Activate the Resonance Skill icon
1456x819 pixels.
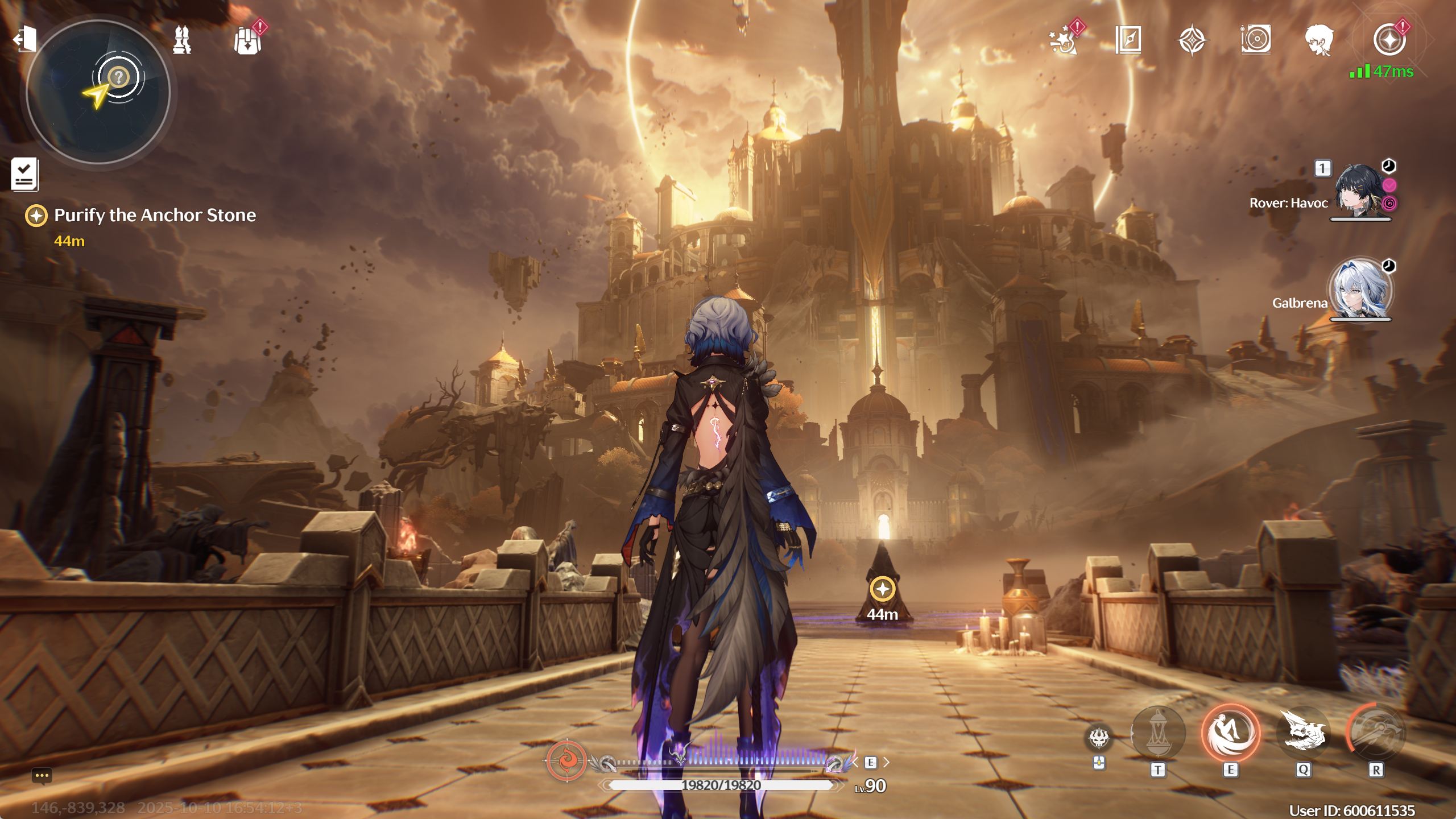click(1230, 733)
